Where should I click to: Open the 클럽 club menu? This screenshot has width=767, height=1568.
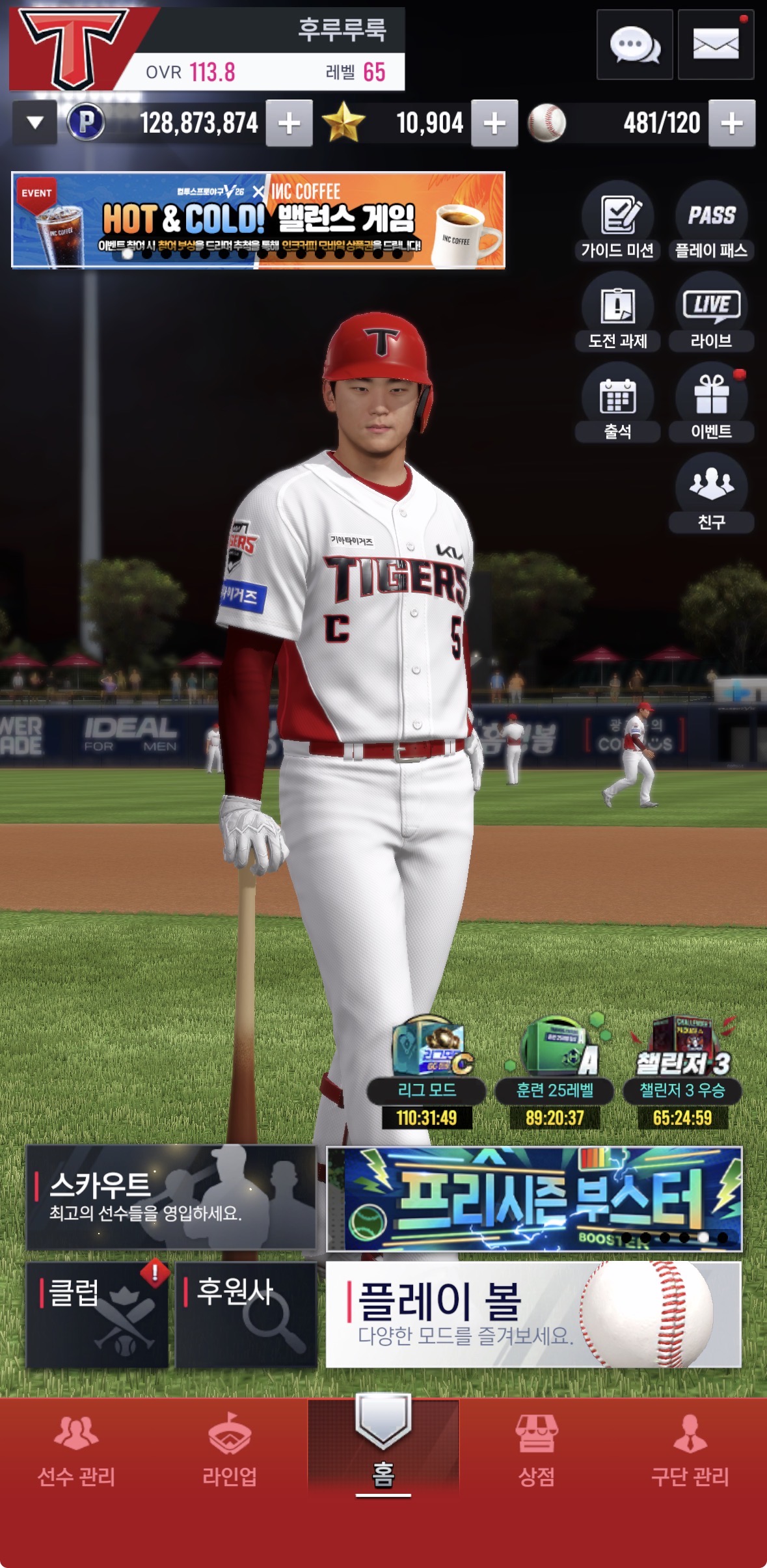click(x=97, y=1315)
